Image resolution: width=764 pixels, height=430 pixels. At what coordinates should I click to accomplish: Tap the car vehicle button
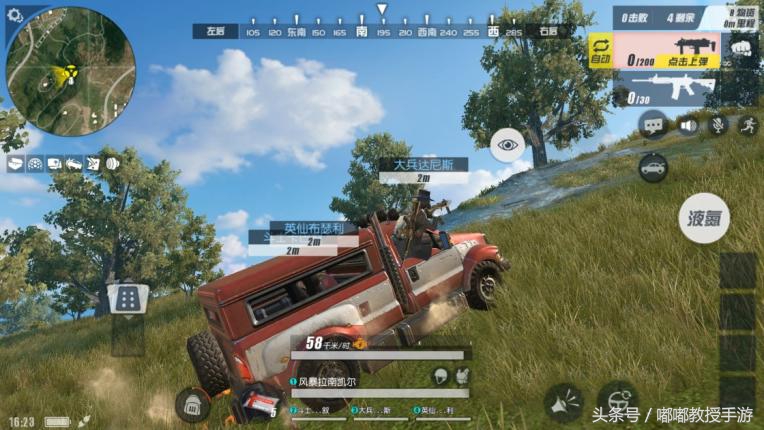653,167
